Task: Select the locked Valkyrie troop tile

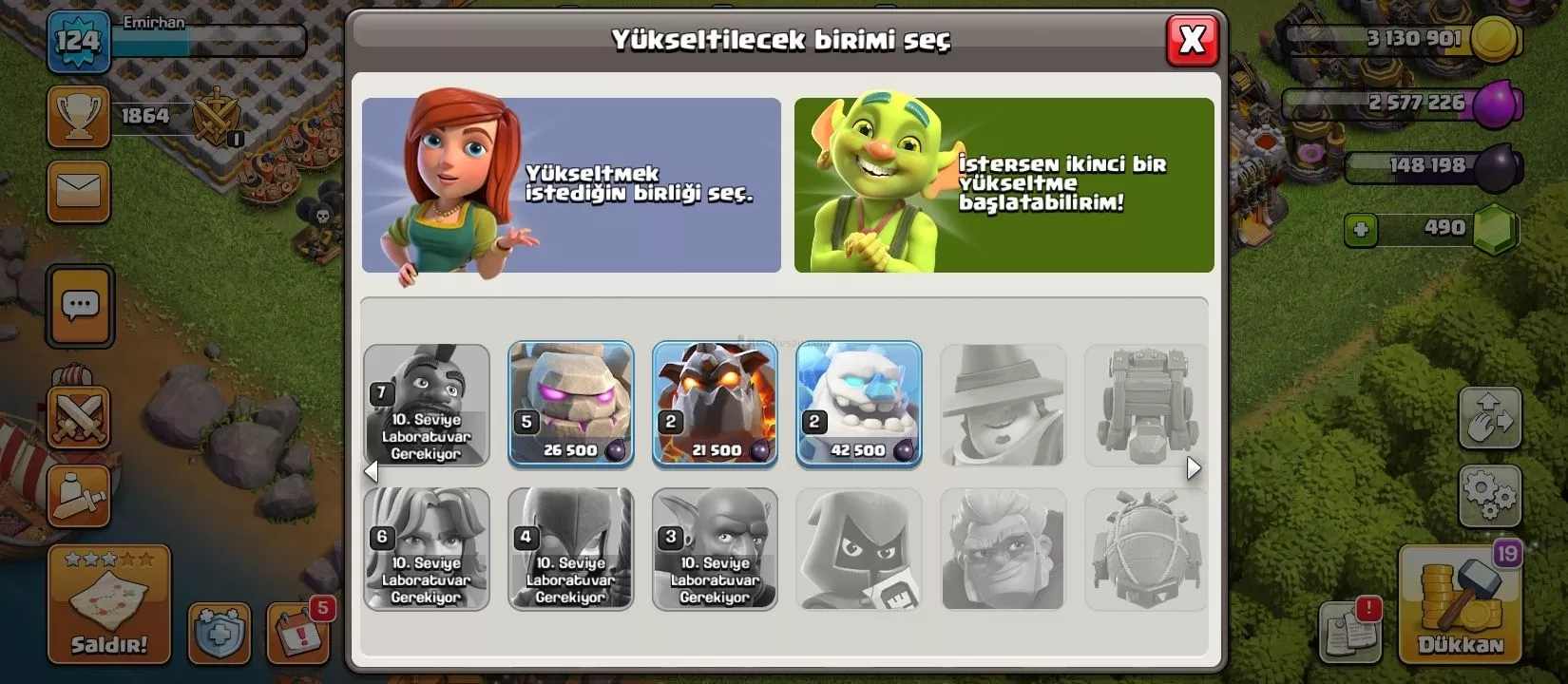Action: coord(427,548)
